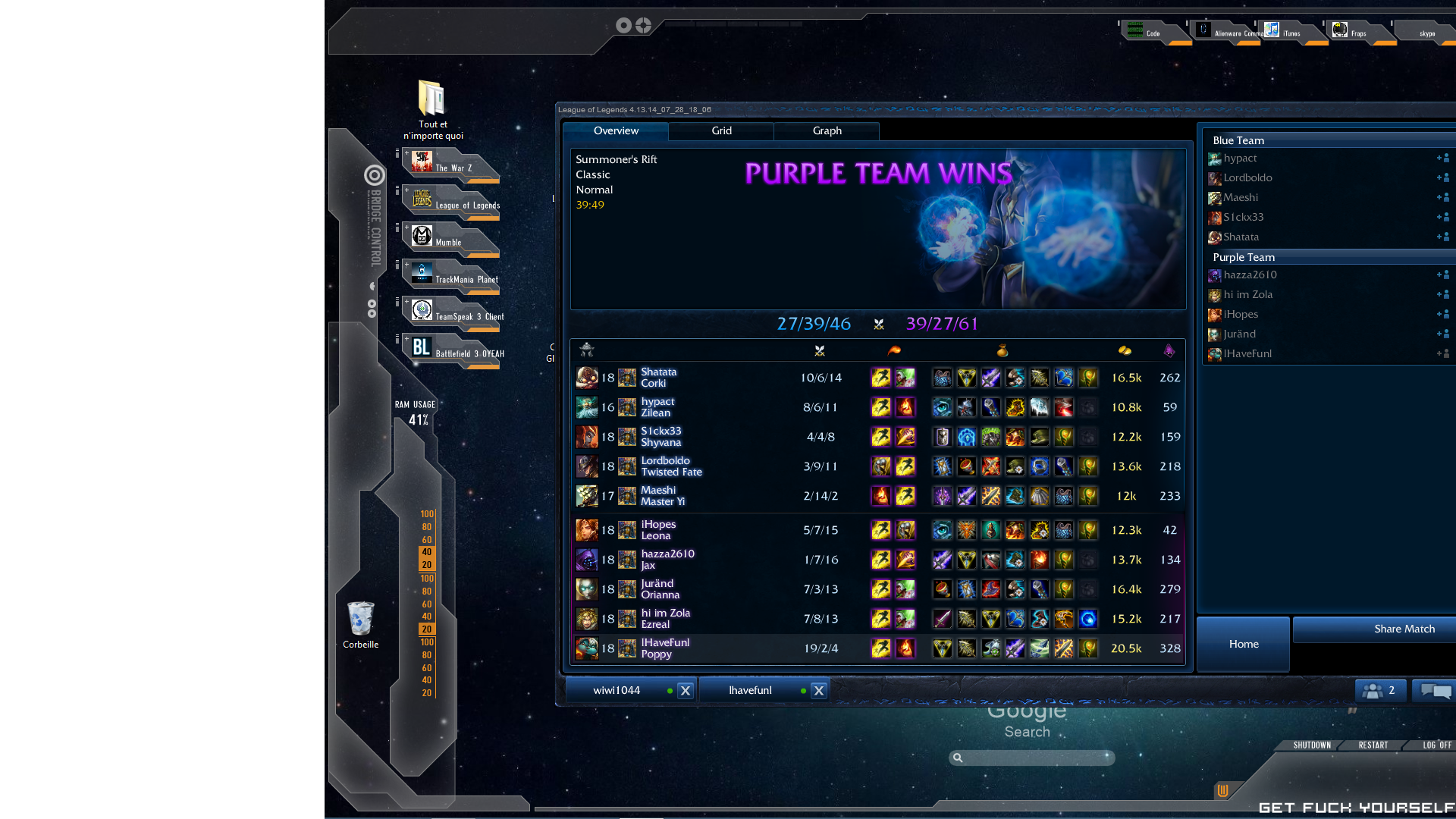Screen dimensions: 1456x819
Task: Click the gold coins column icon
Action: 1125,350
